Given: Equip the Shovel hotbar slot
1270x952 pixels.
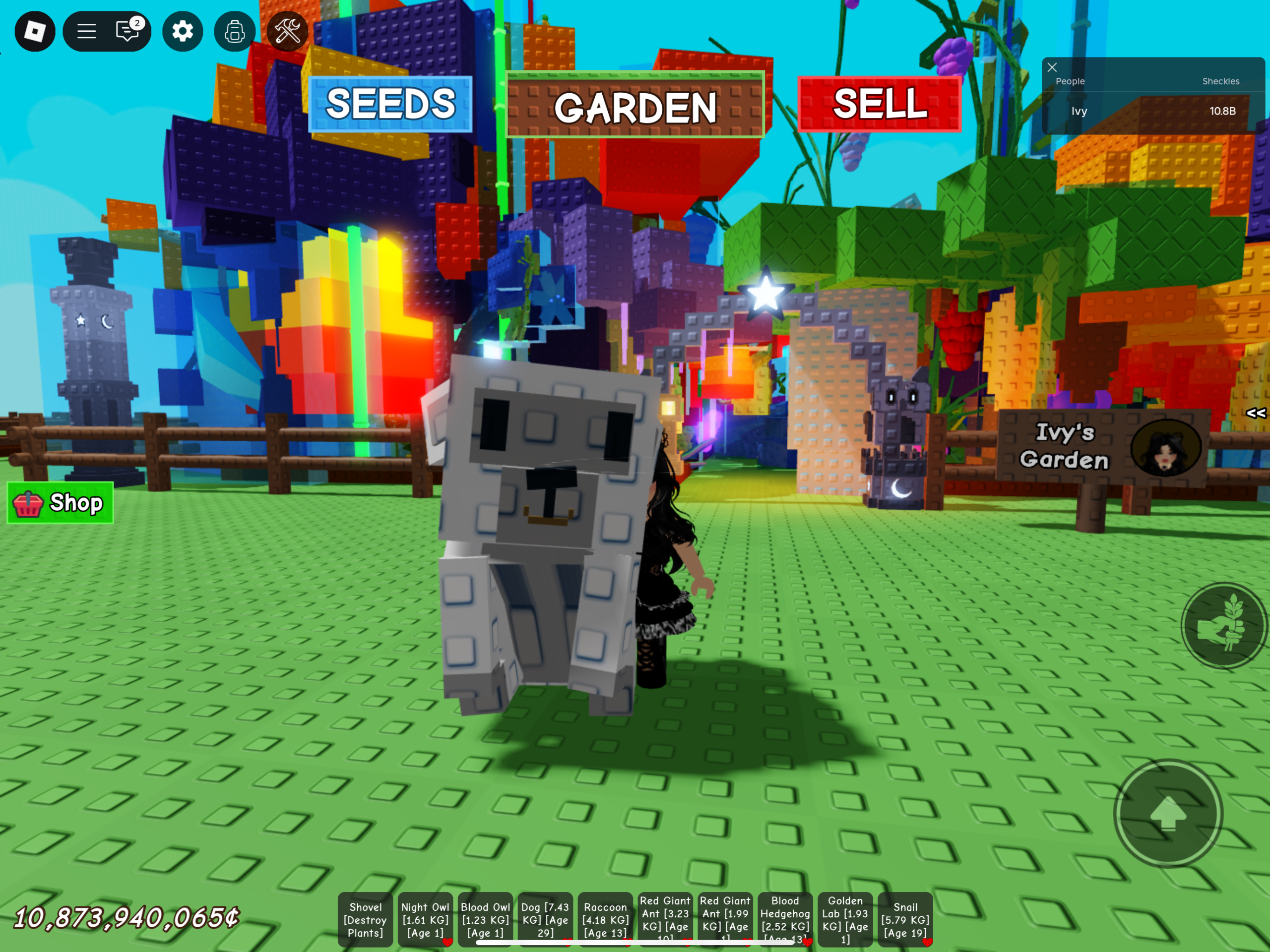Looking at the screenshot, I should (365, 919).
